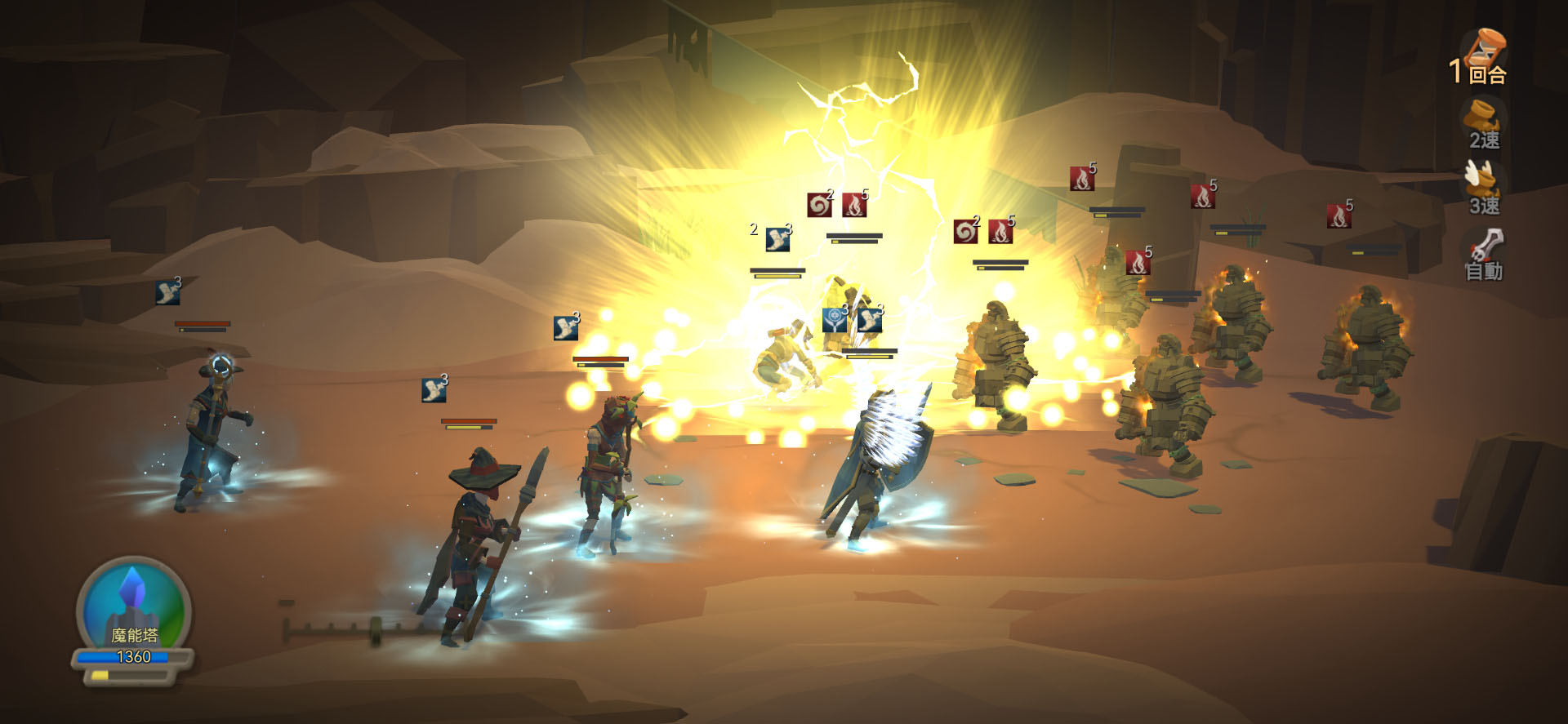Viewport: 1568px width, 724px height.
Task: Set battle speed to 3速
Action: (1483, 189)
